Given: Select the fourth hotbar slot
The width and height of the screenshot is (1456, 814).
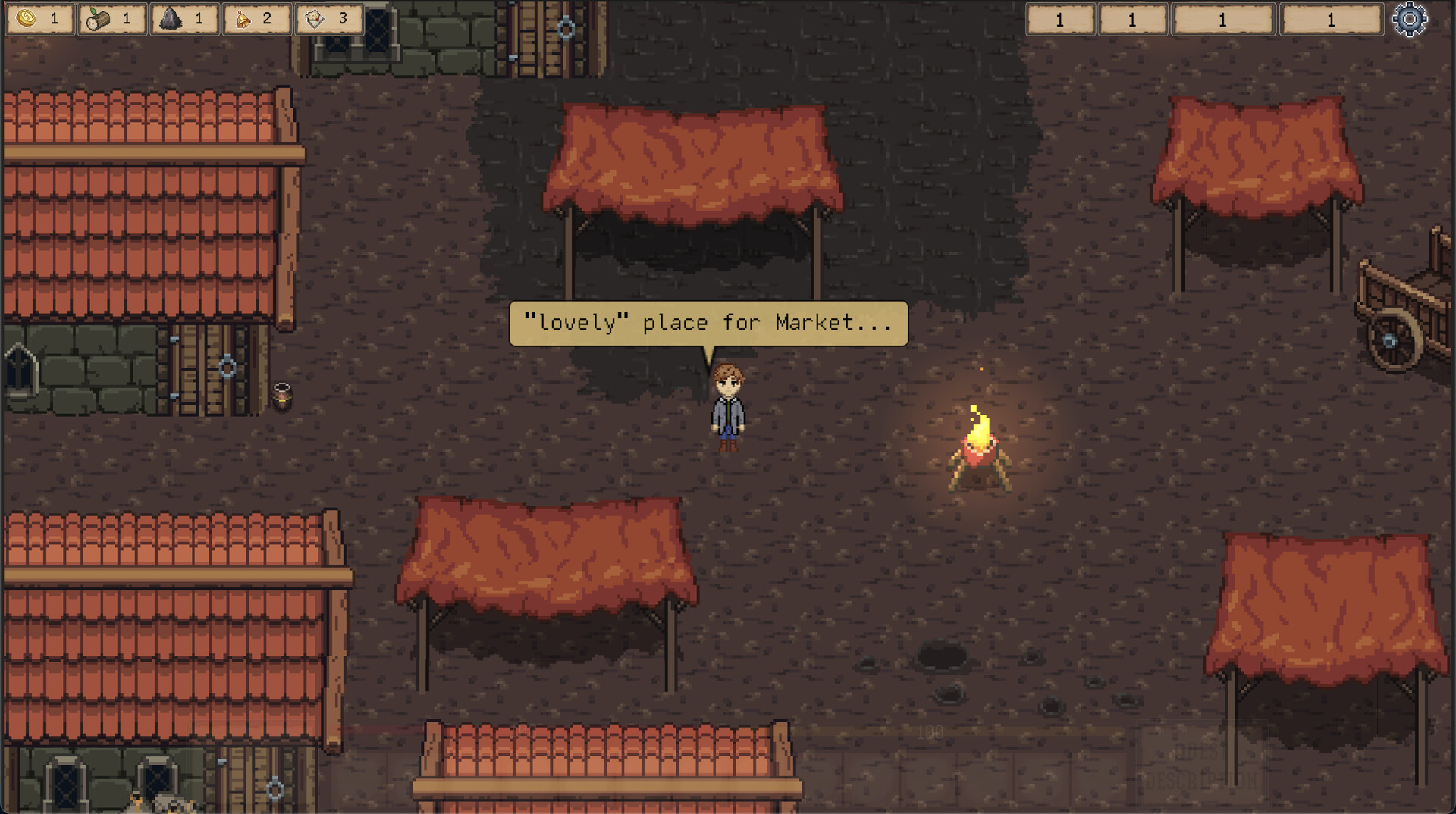Looking at the screenshot, I should pyautogui.click(x=1331, y=20).
